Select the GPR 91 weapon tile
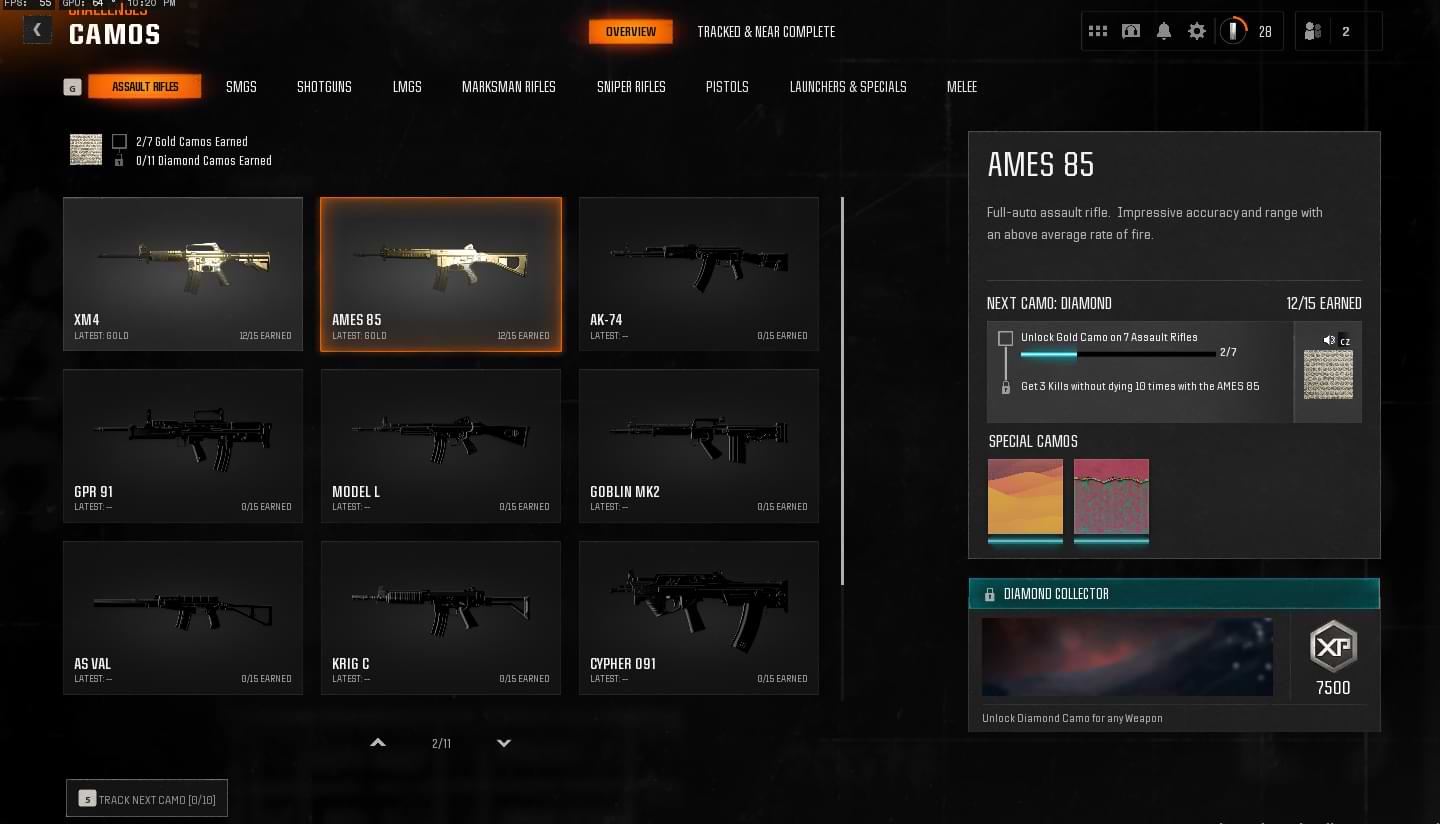 [x=183, y=445]
